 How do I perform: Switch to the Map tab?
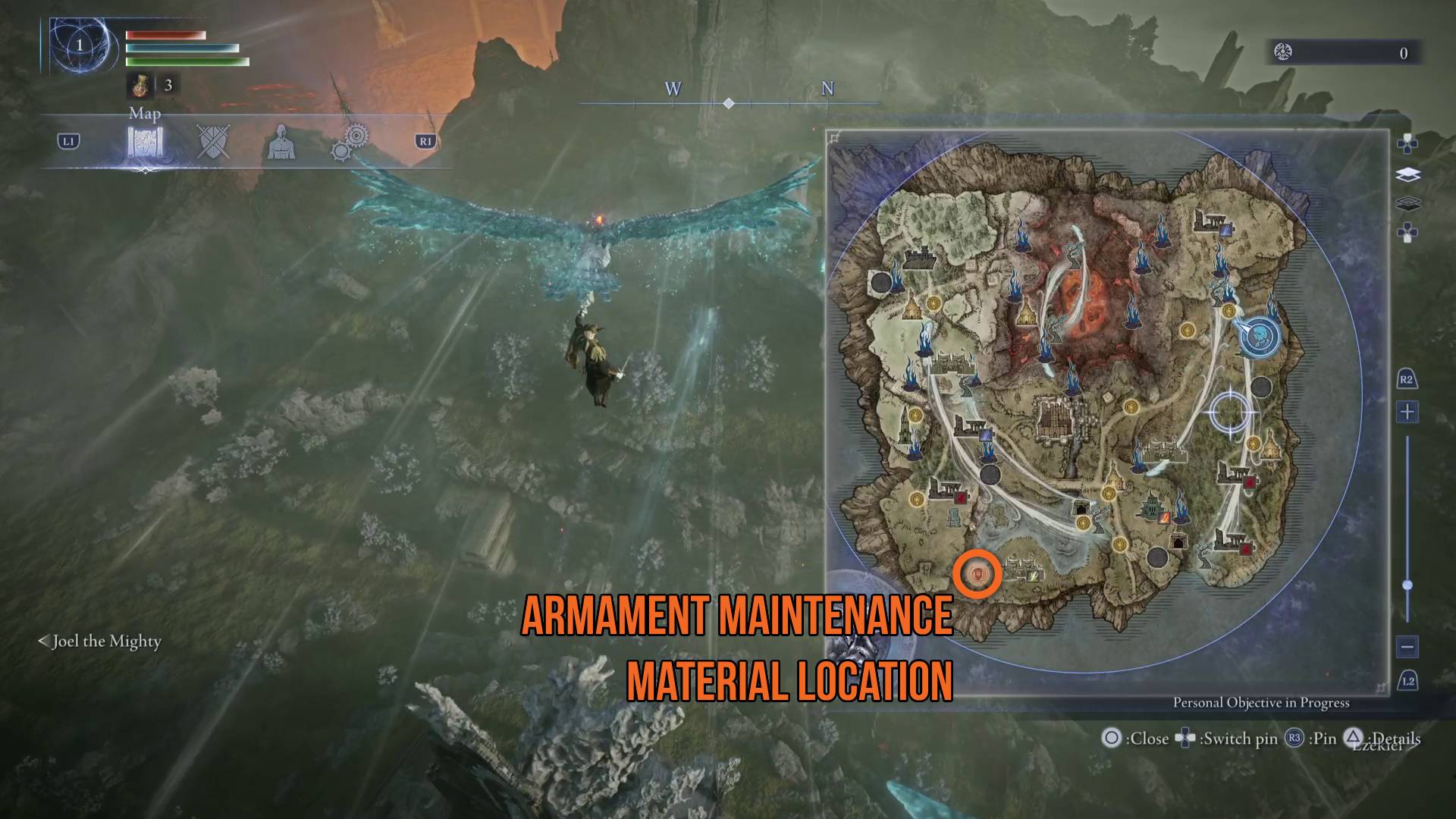[145, 143]
